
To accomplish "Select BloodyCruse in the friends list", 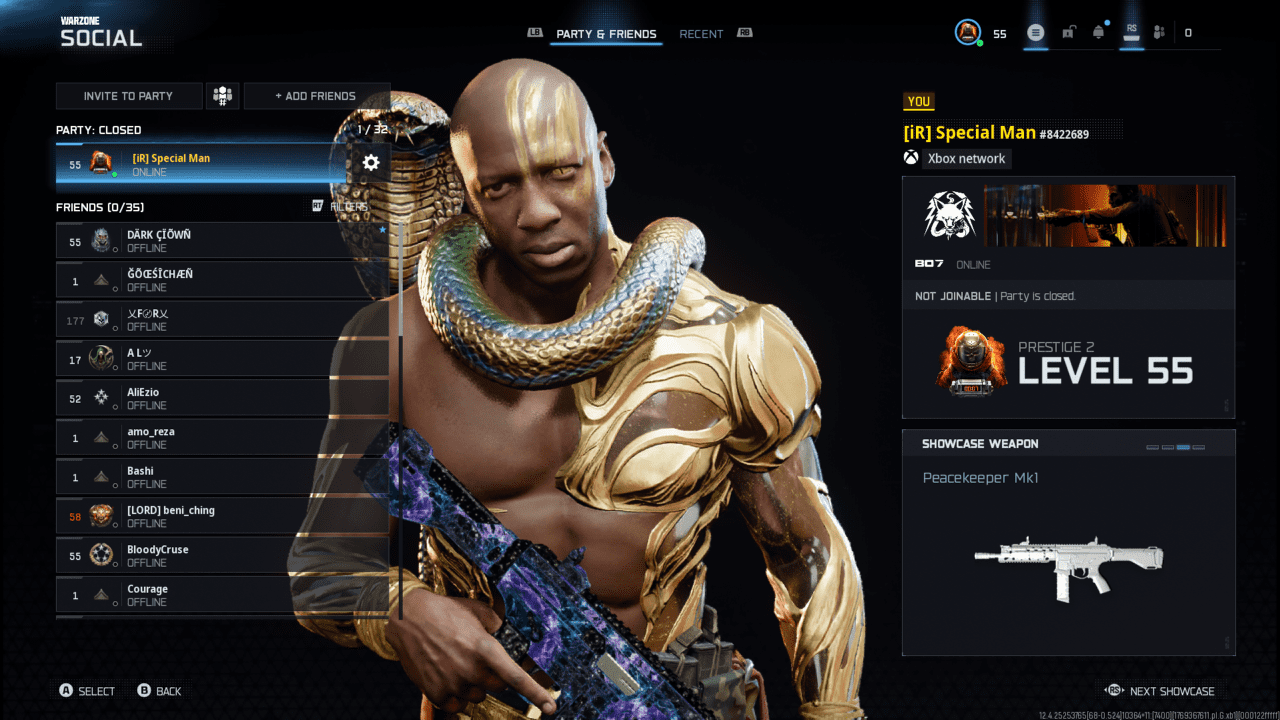I will [222, 555].
